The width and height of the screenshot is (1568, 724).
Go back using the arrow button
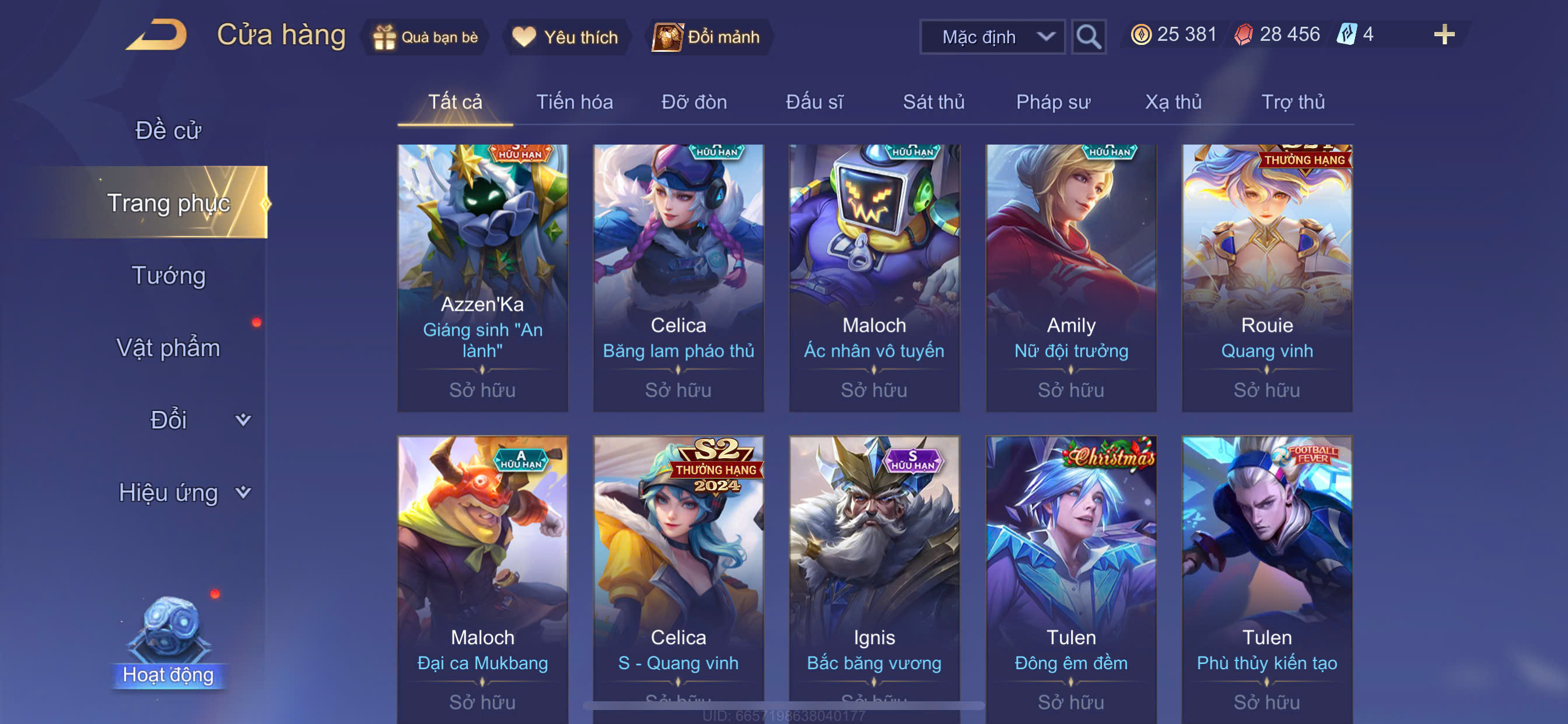click(157, 36)
